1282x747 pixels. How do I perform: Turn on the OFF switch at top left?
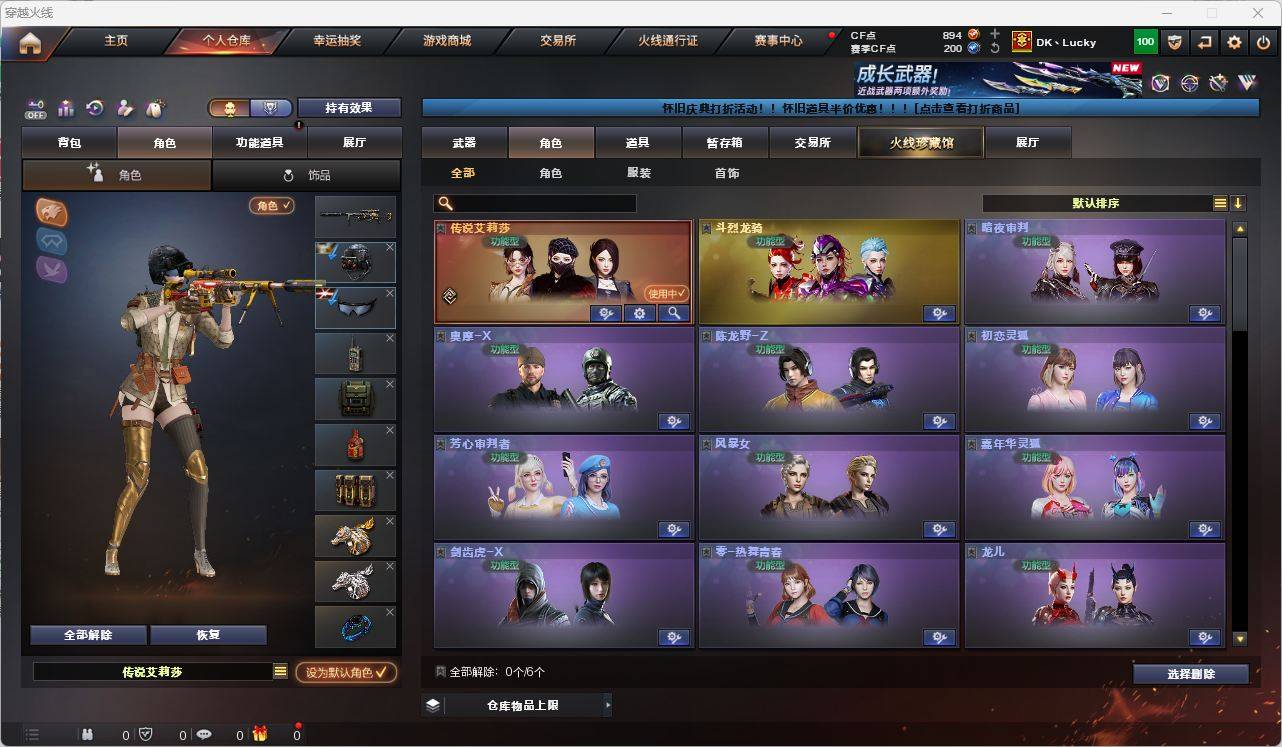pyautogui.click(x=36, y=111)
